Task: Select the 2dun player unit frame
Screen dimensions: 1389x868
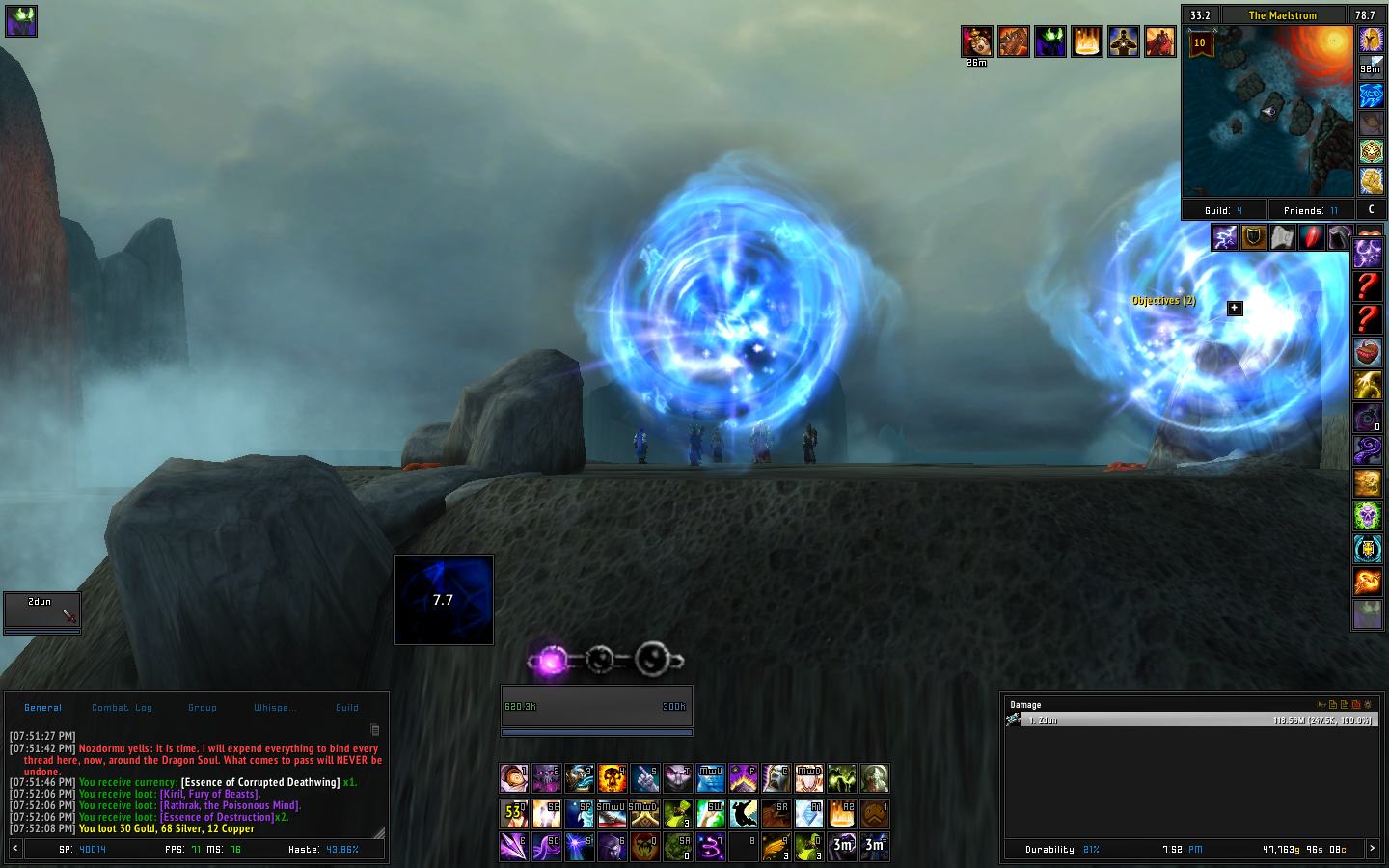Action: pos(41,610)
